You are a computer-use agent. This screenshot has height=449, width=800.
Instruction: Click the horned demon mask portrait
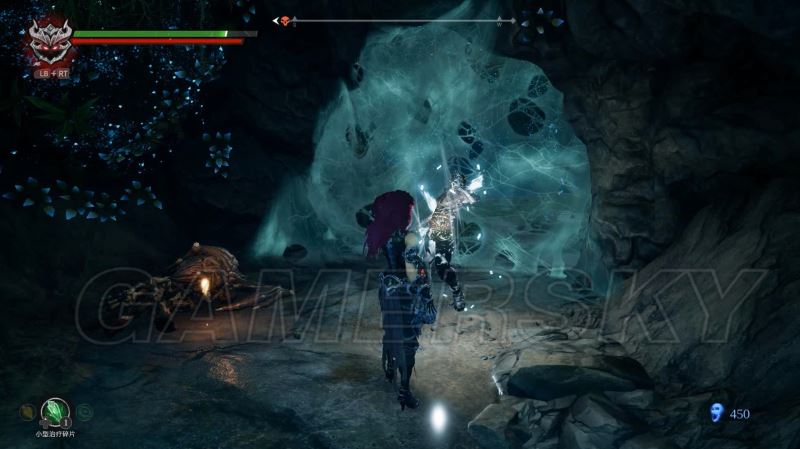coord(47,43)
